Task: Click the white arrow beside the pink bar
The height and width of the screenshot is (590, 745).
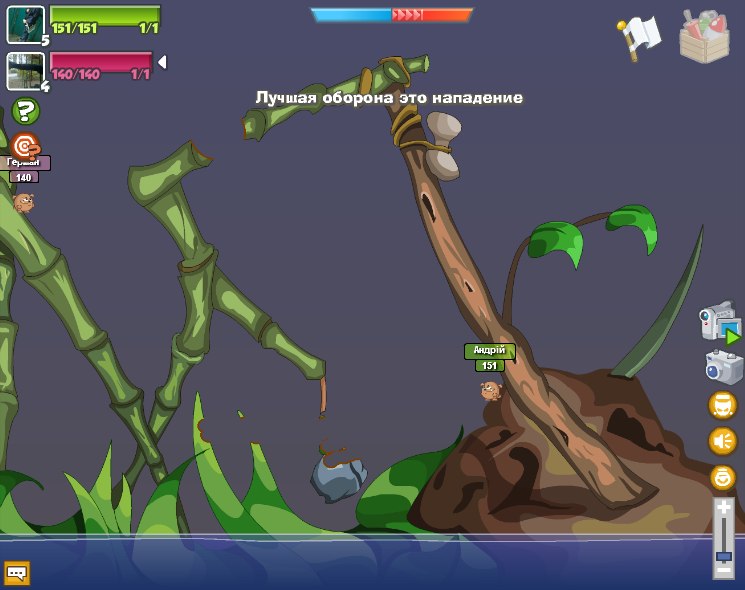Action: pyautogui.click(x=162, y=62)
